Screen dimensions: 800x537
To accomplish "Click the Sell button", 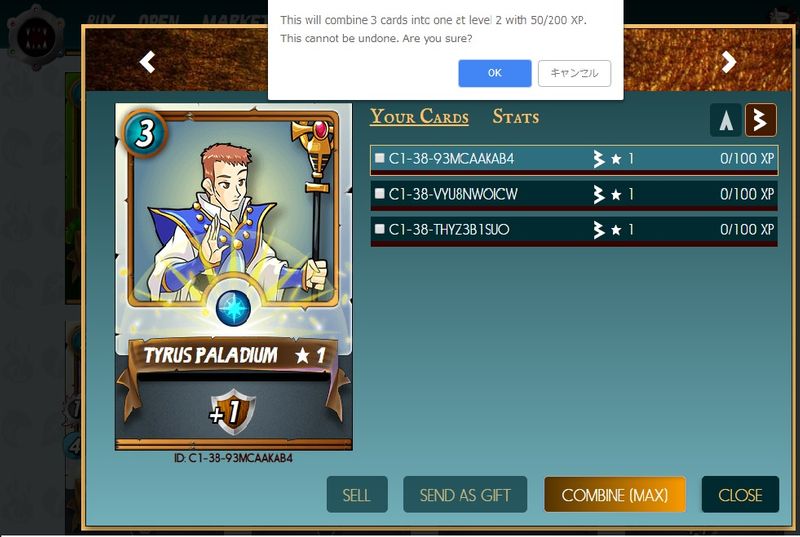I will [356, 495].
